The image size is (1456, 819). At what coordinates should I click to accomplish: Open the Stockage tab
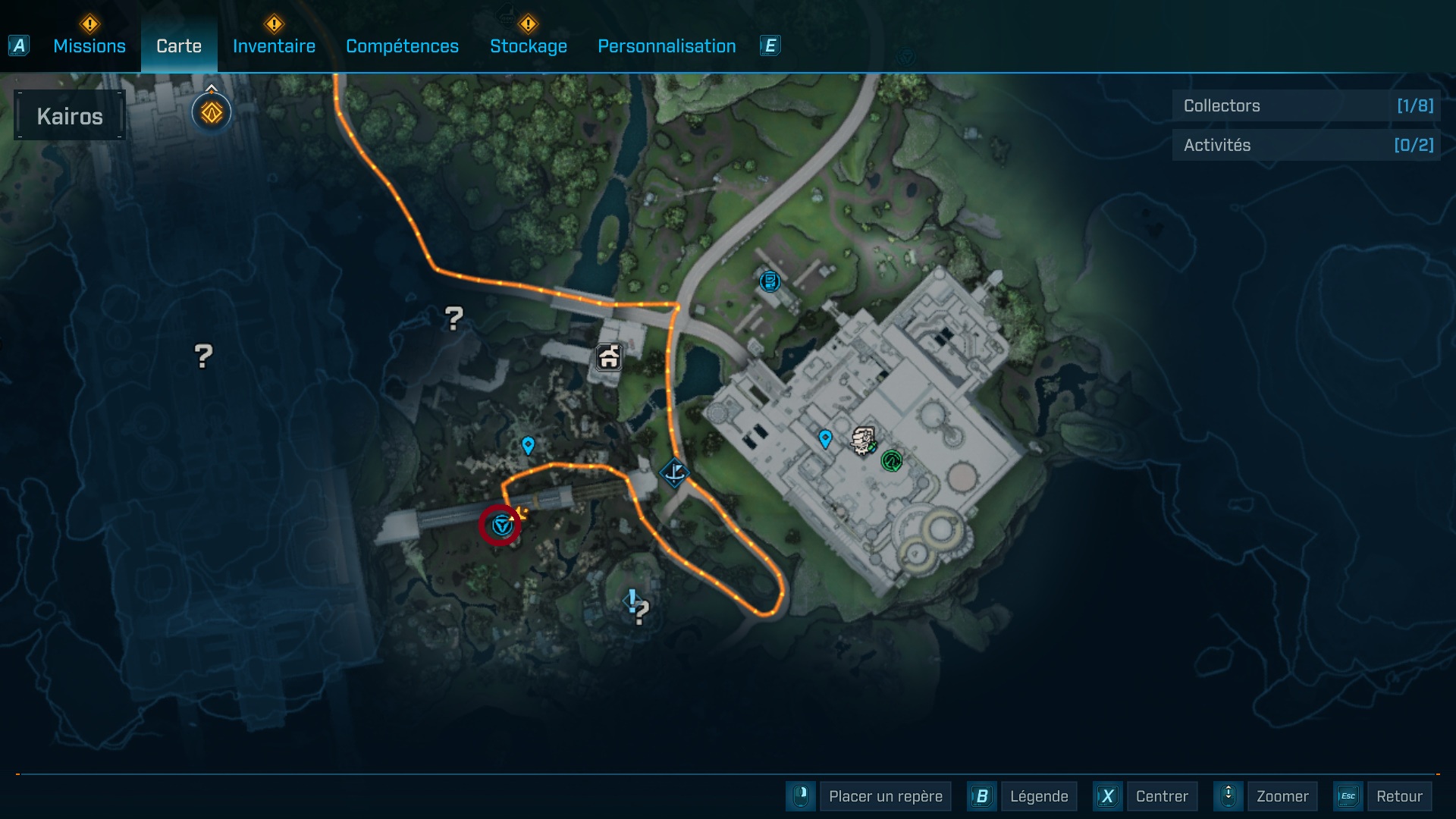pyautogui.click(x=528, y=46)
